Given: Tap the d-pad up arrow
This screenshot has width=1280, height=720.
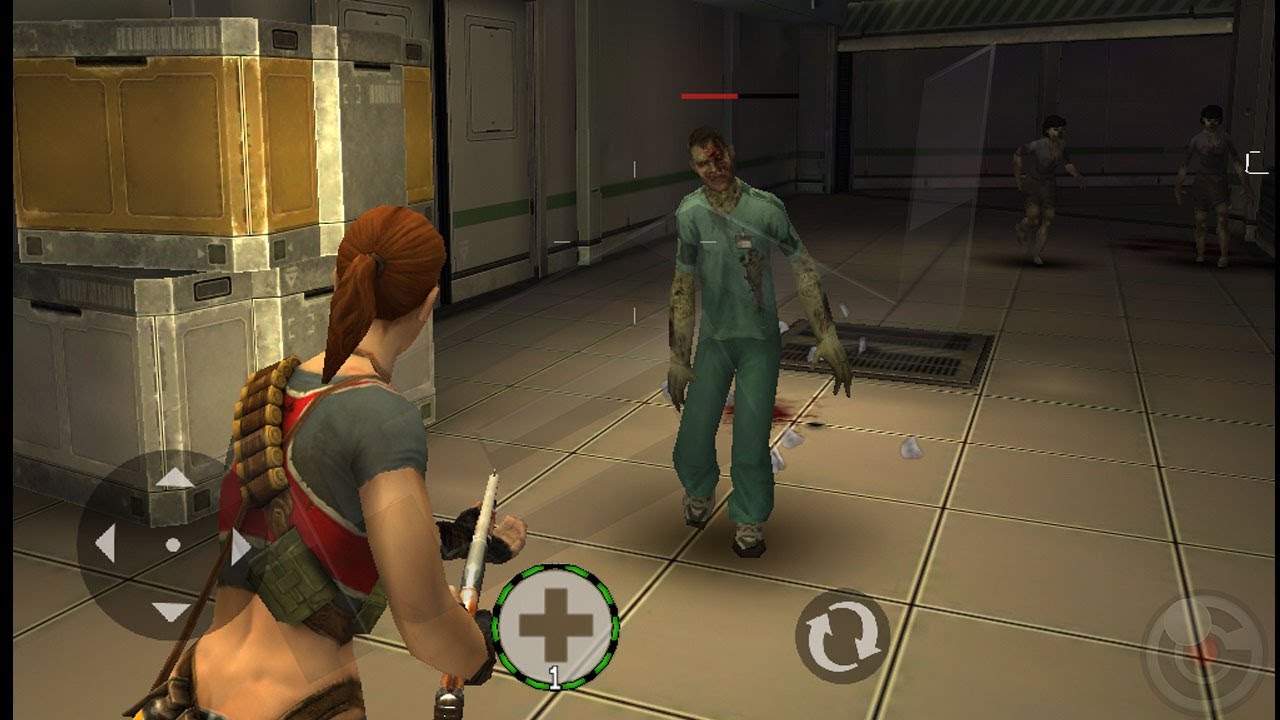Looking at the screenshot, I should (x=175, y=478).
